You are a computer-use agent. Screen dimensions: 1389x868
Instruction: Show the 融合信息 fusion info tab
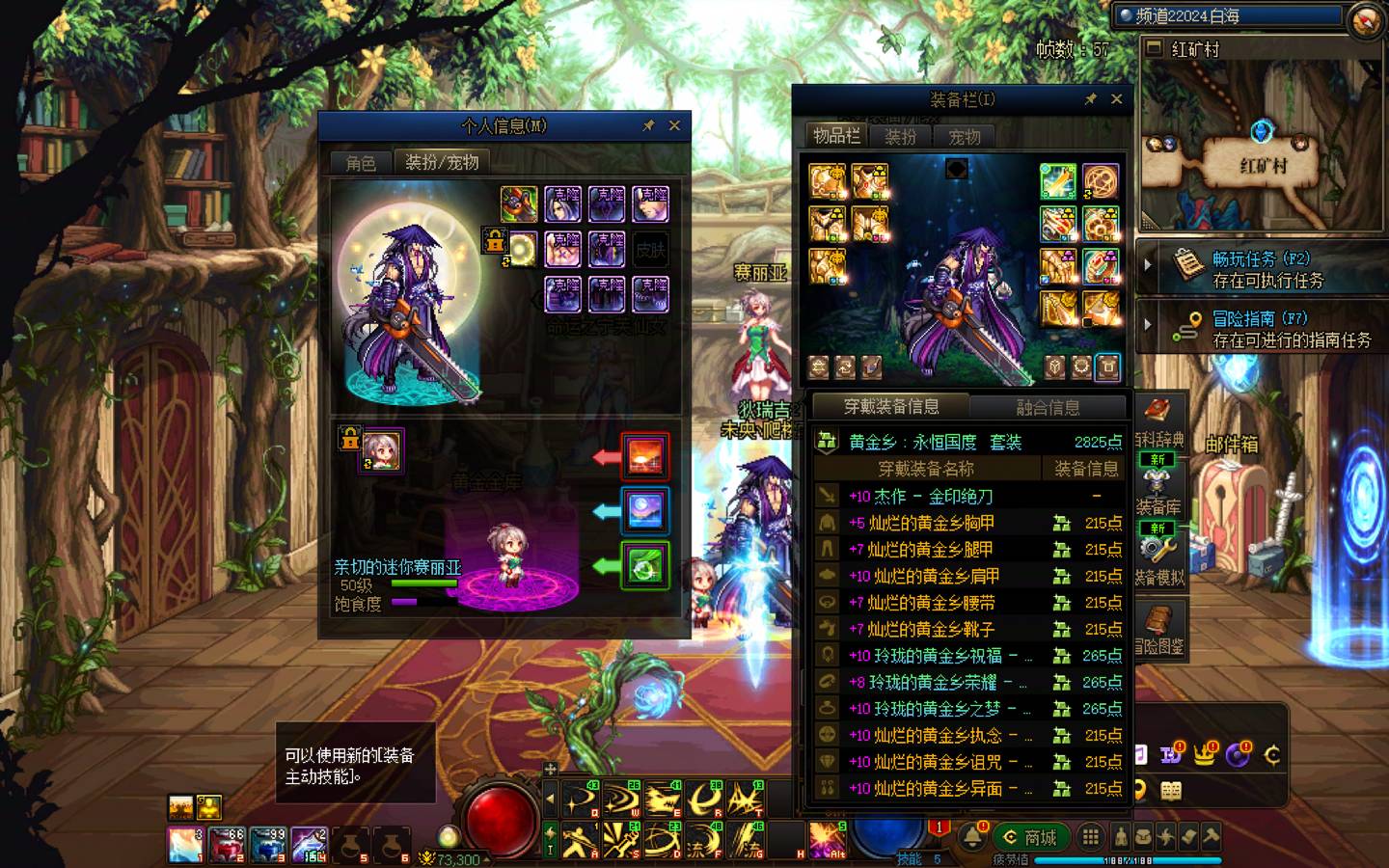pos(1048,408)
